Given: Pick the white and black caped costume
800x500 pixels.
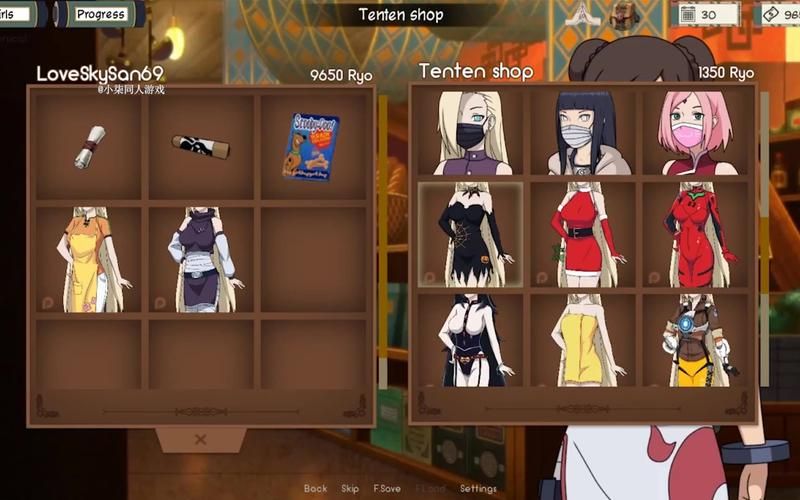Looking at the screenshot, I should pyautogui.click(x=470, y=340).
